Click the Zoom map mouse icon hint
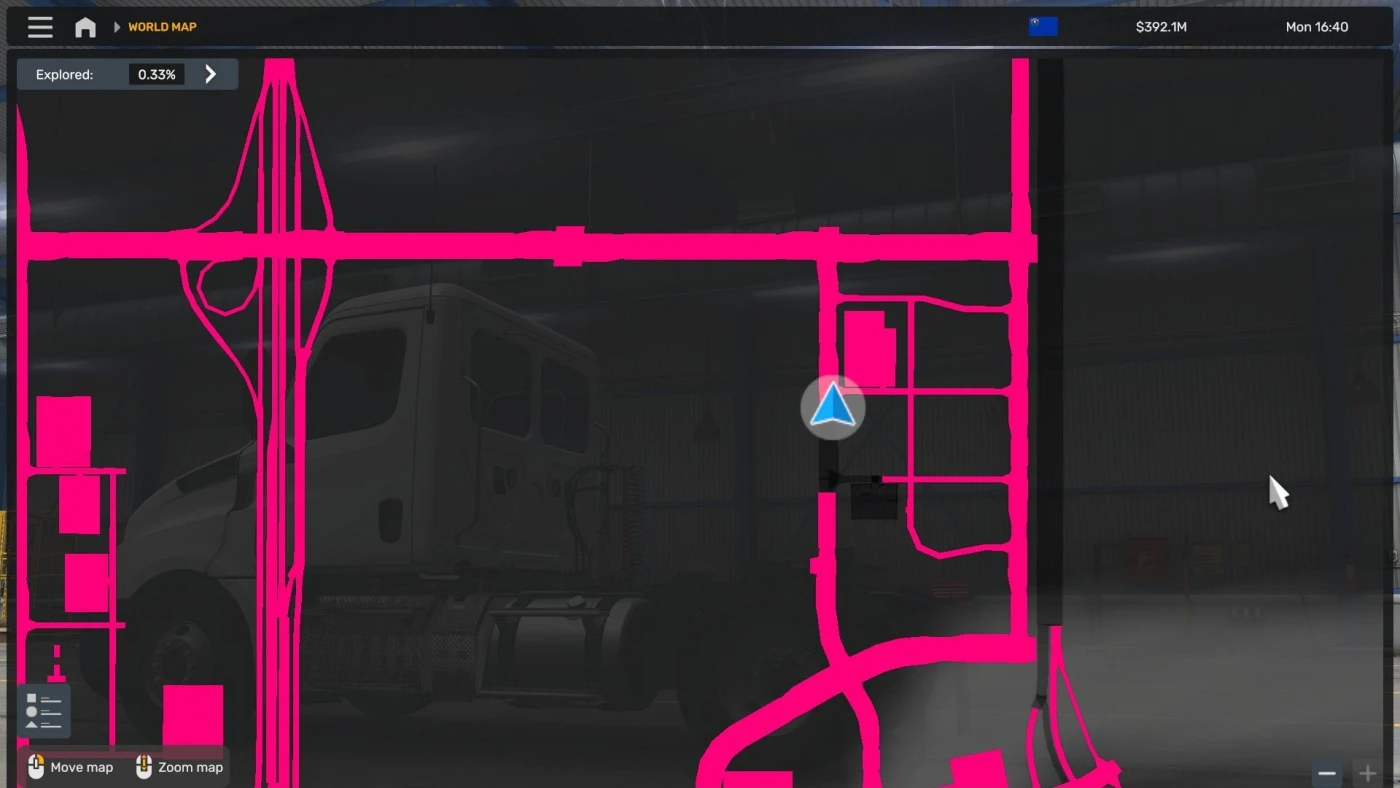 tap(143, 768)
